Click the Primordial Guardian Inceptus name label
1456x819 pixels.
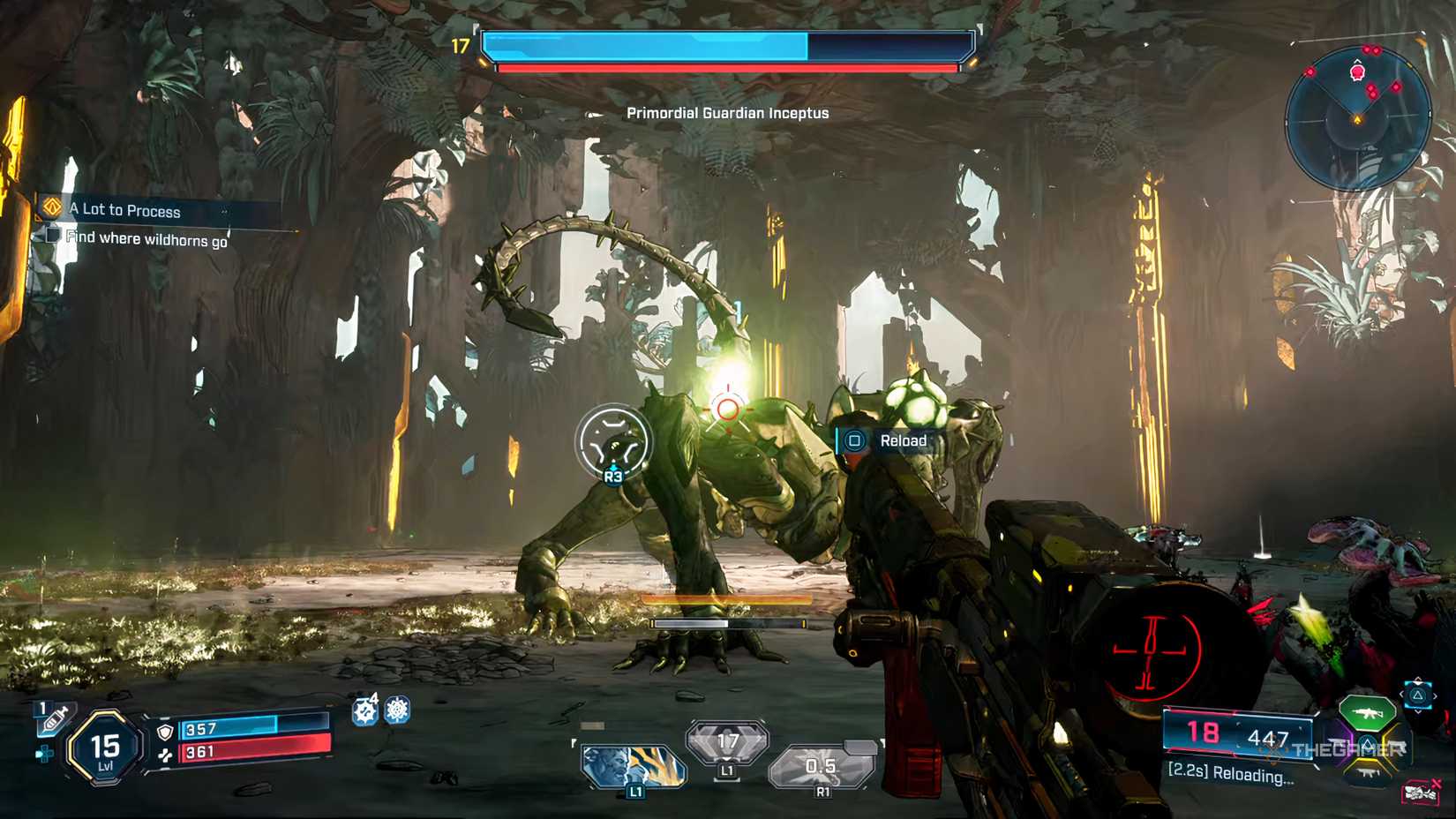[x=727, y=113]
